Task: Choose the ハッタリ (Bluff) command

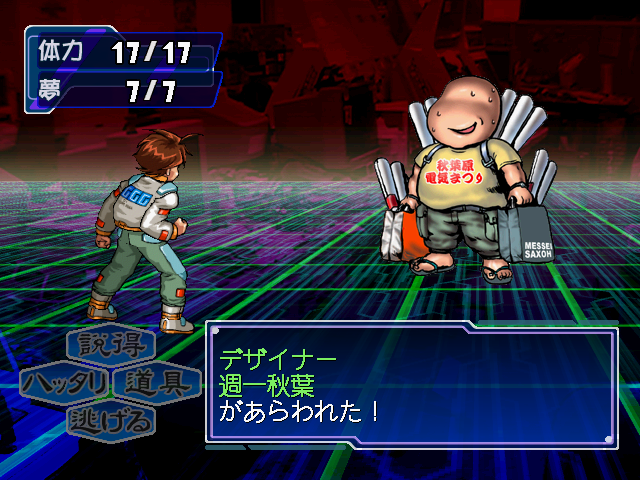Action: pyautogui.click(x=66, y=383)
